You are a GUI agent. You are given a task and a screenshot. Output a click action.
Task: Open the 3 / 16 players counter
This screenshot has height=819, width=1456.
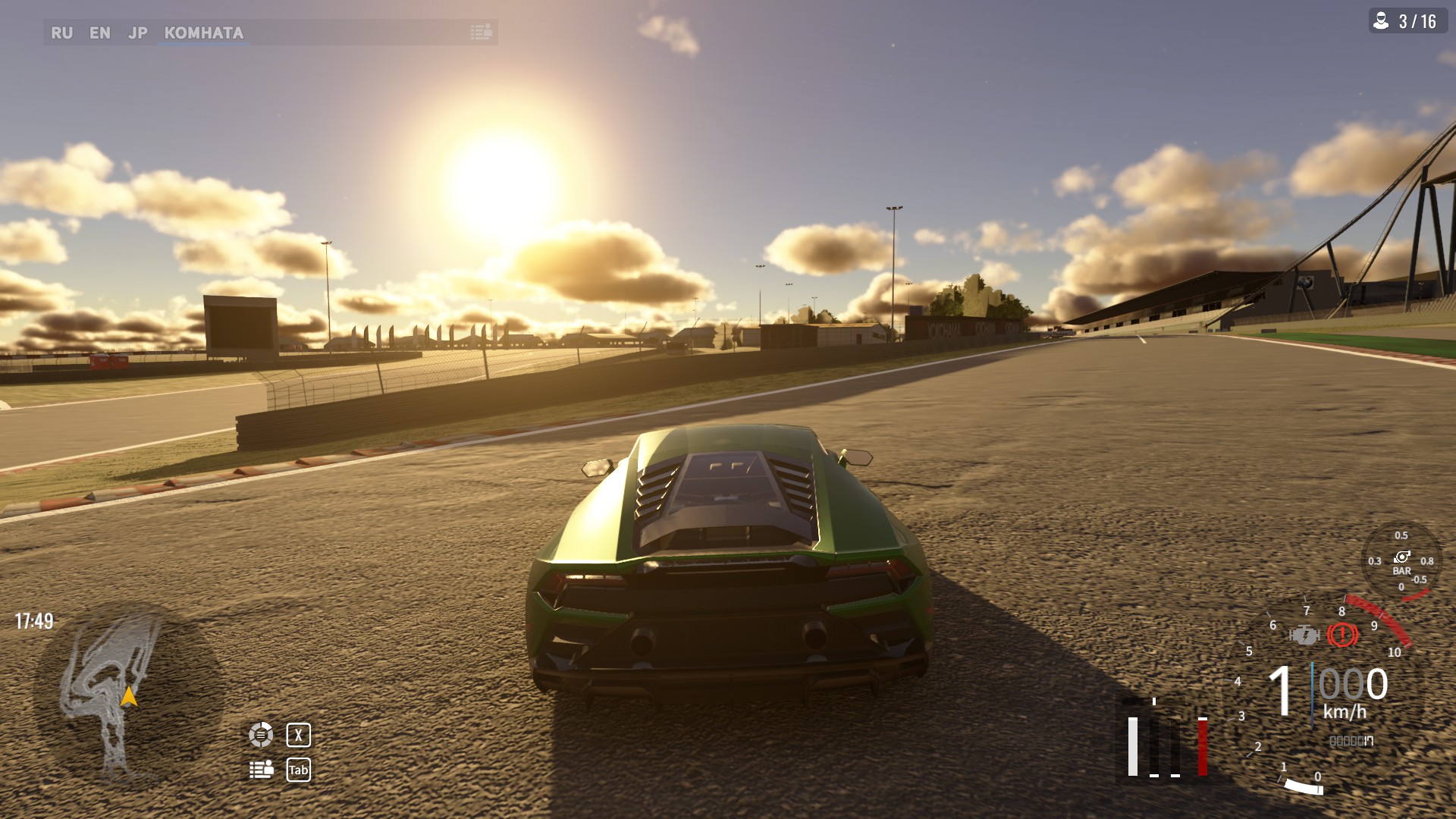point(1407,21)
